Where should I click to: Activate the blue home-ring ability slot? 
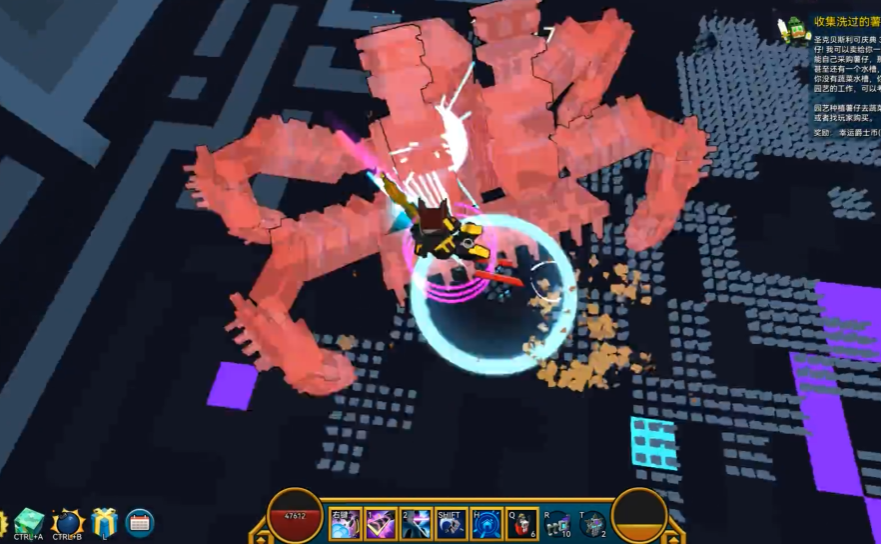[487, 524]
